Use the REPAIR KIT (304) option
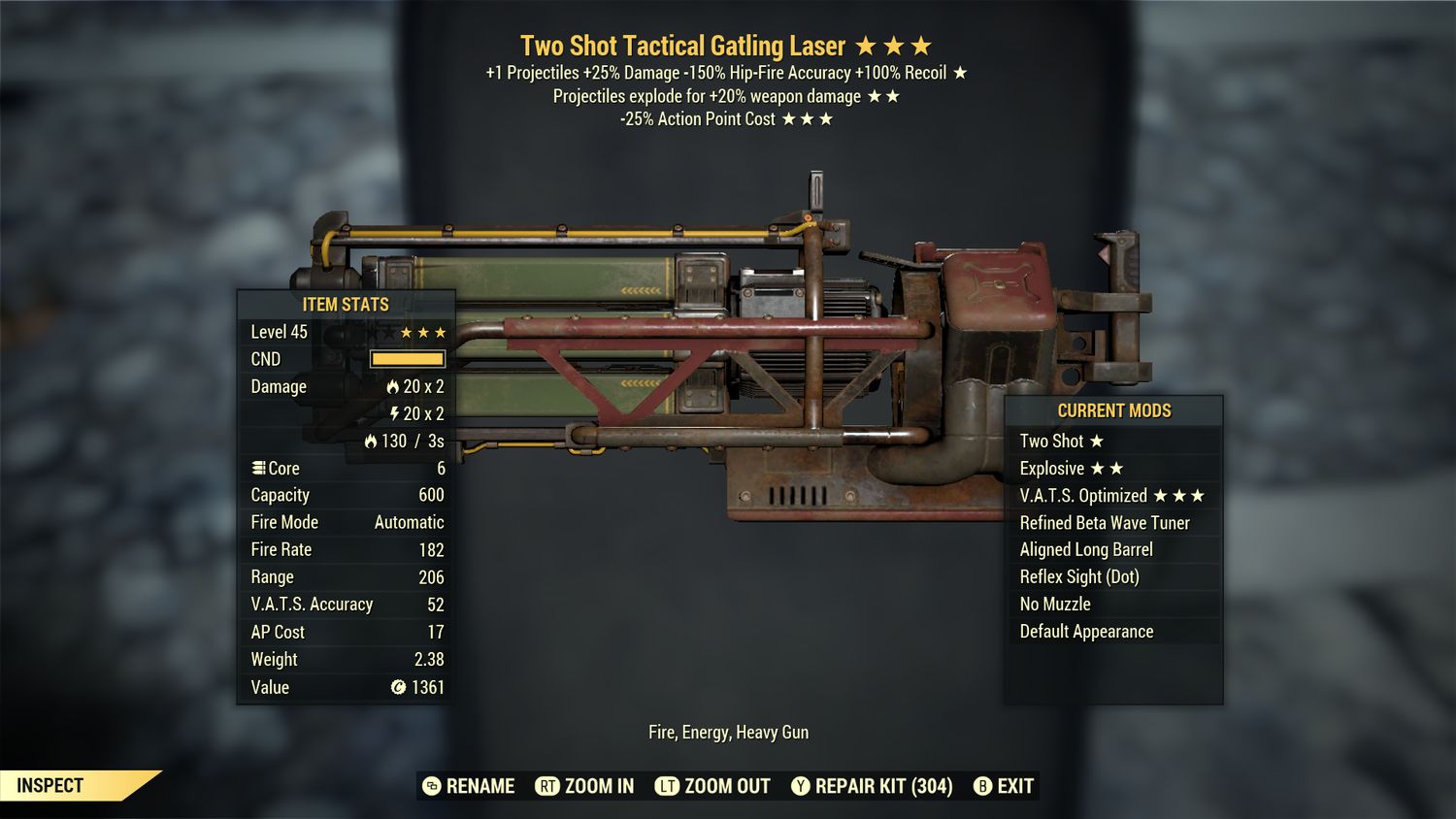This screenshot has height=819, width=1456. [x=872, y=786]
